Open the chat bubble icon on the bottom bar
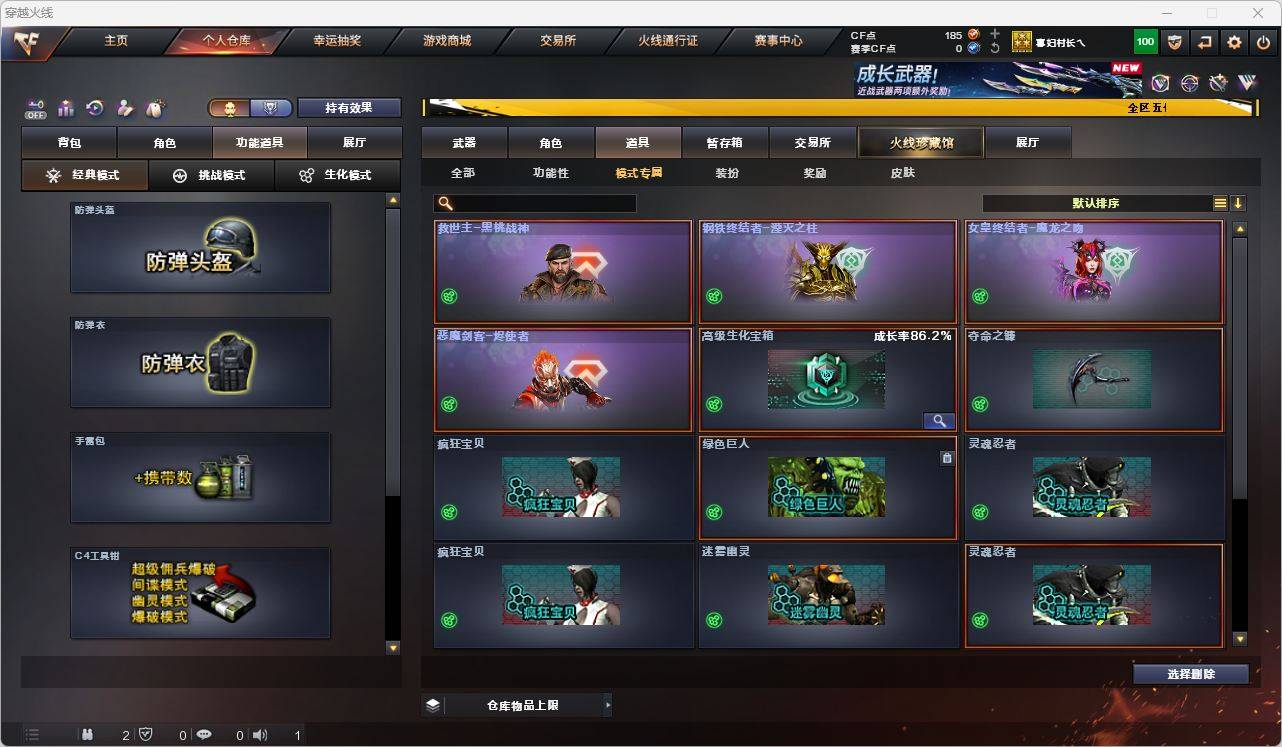This screenshot has height=747, width=1282. pos(204,734)
